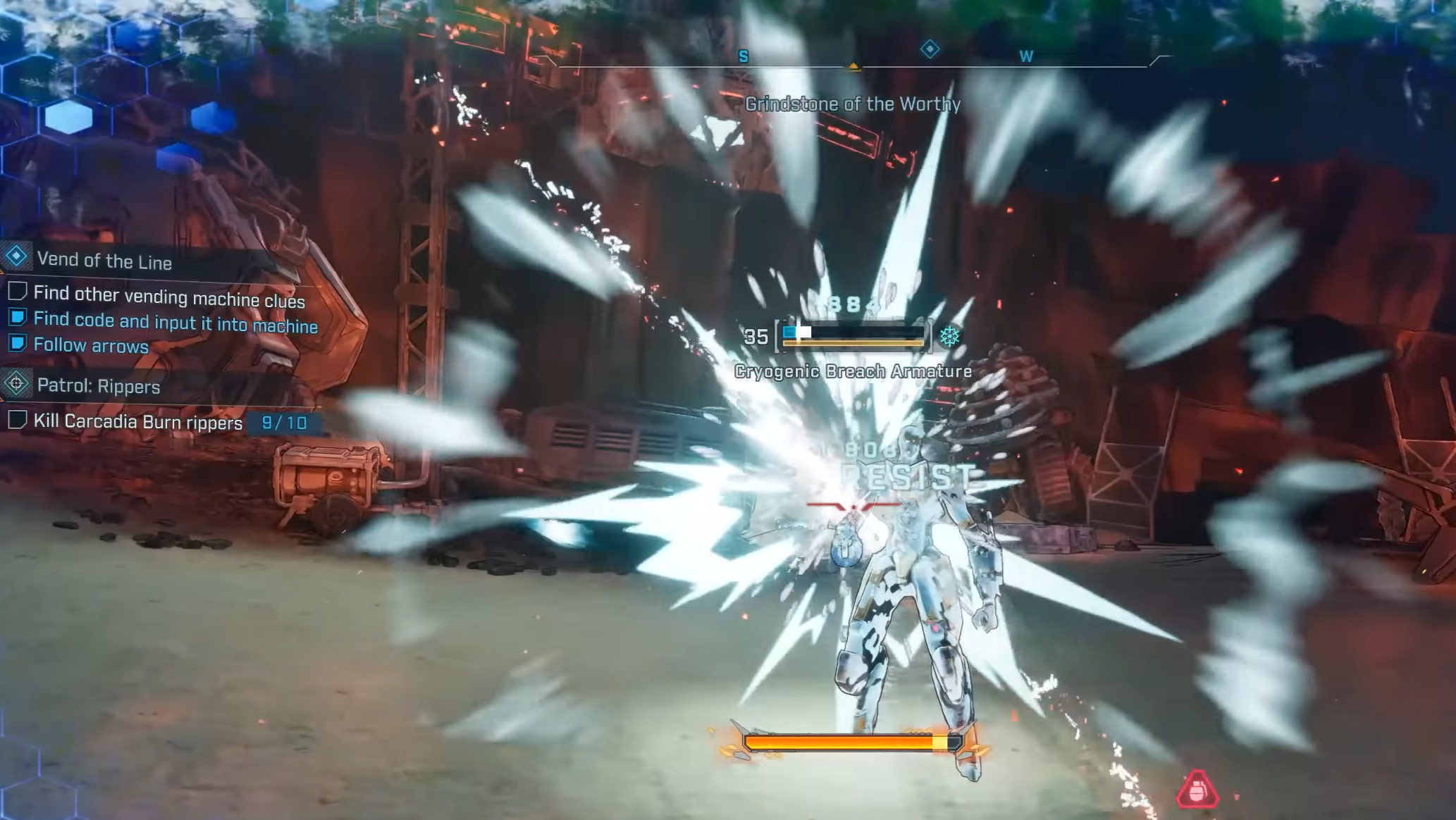Click the Kill Carcadia Burn rippers objective
The image size is (1456, 820).
click(x=138, y=421)
